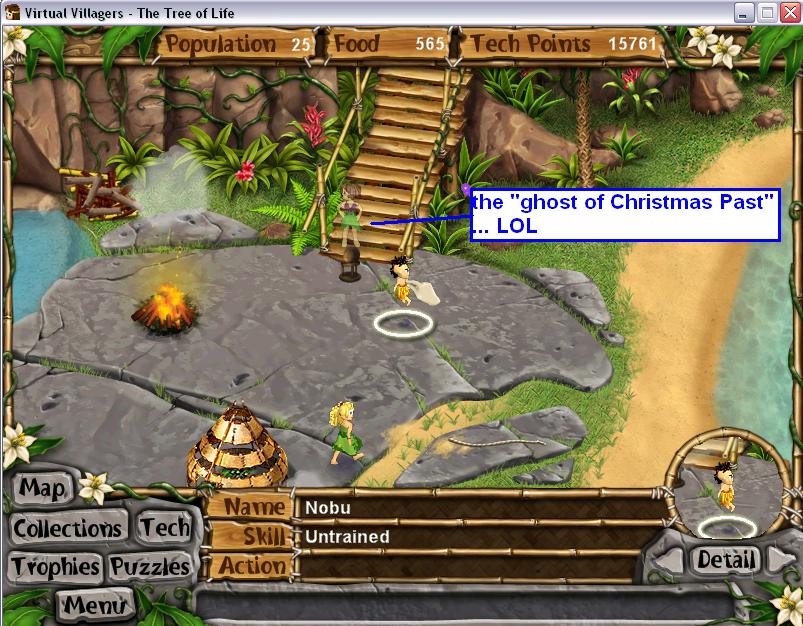Open the Collections screen
The height and width of the screenshot is (626, 803).
tap(67, 528)
